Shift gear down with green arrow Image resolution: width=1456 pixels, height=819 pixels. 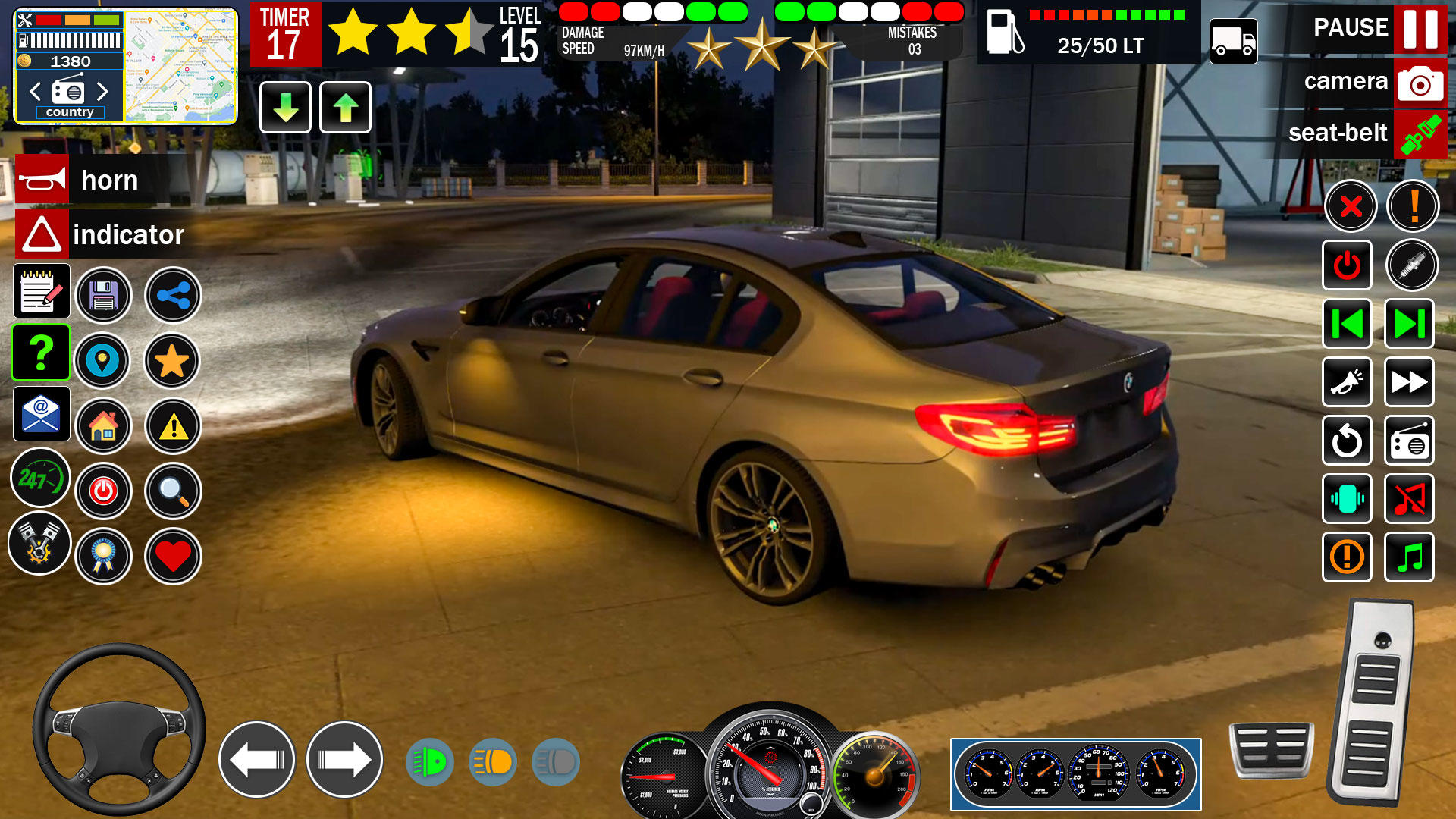[284, 108]
